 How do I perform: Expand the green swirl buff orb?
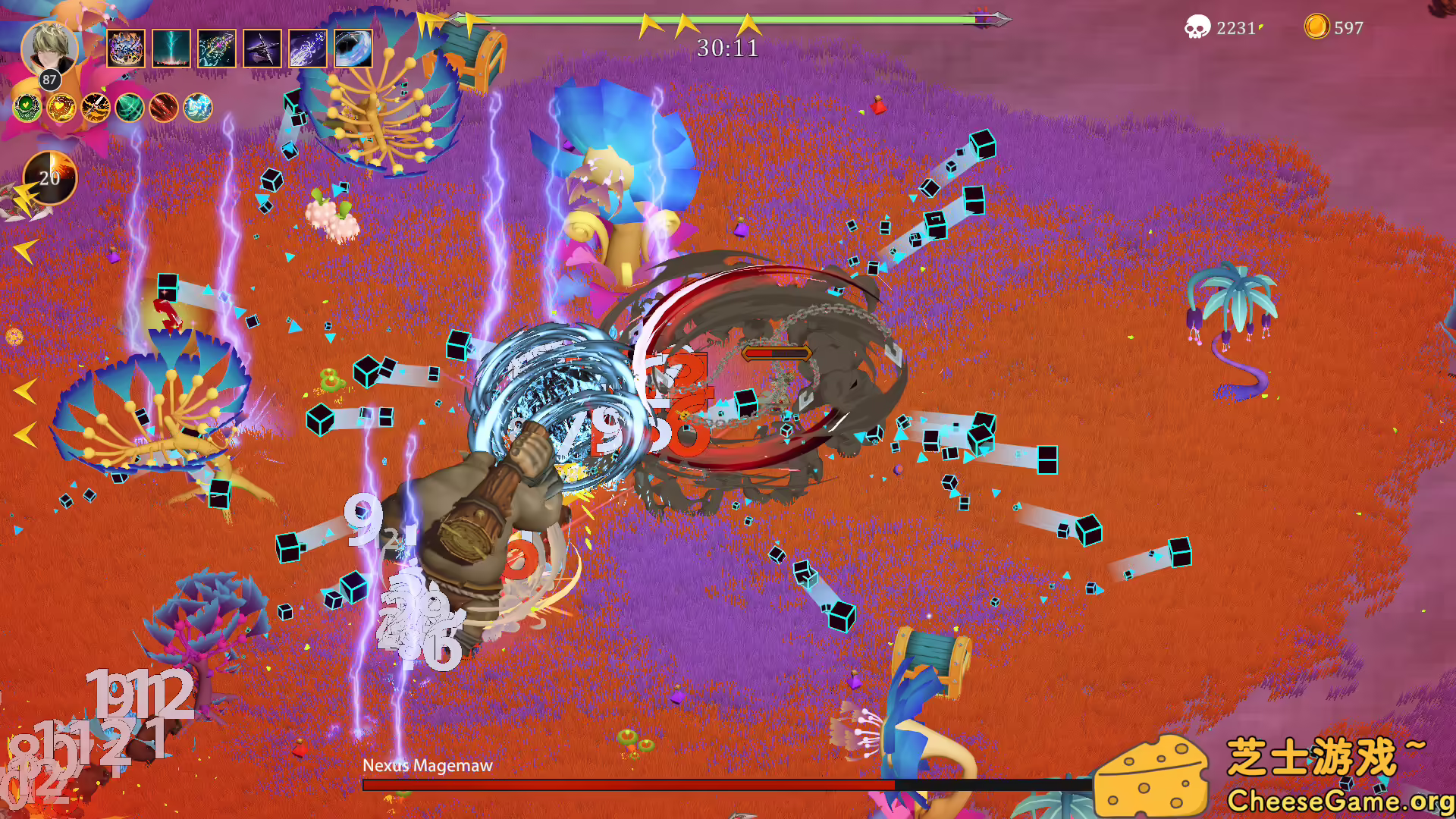point(129,108)
